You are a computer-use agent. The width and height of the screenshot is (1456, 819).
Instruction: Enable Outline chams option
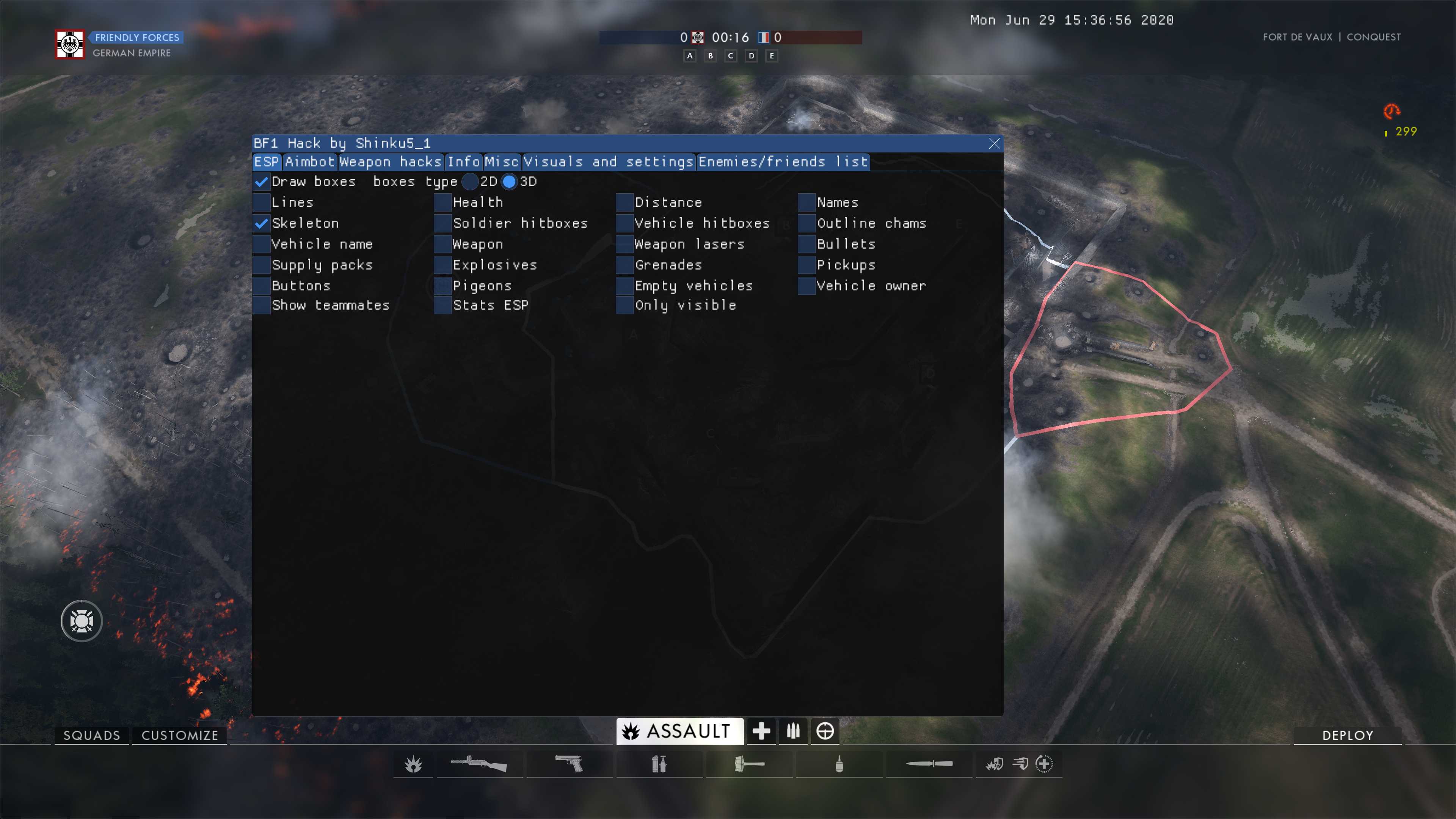tap(806, 224)
